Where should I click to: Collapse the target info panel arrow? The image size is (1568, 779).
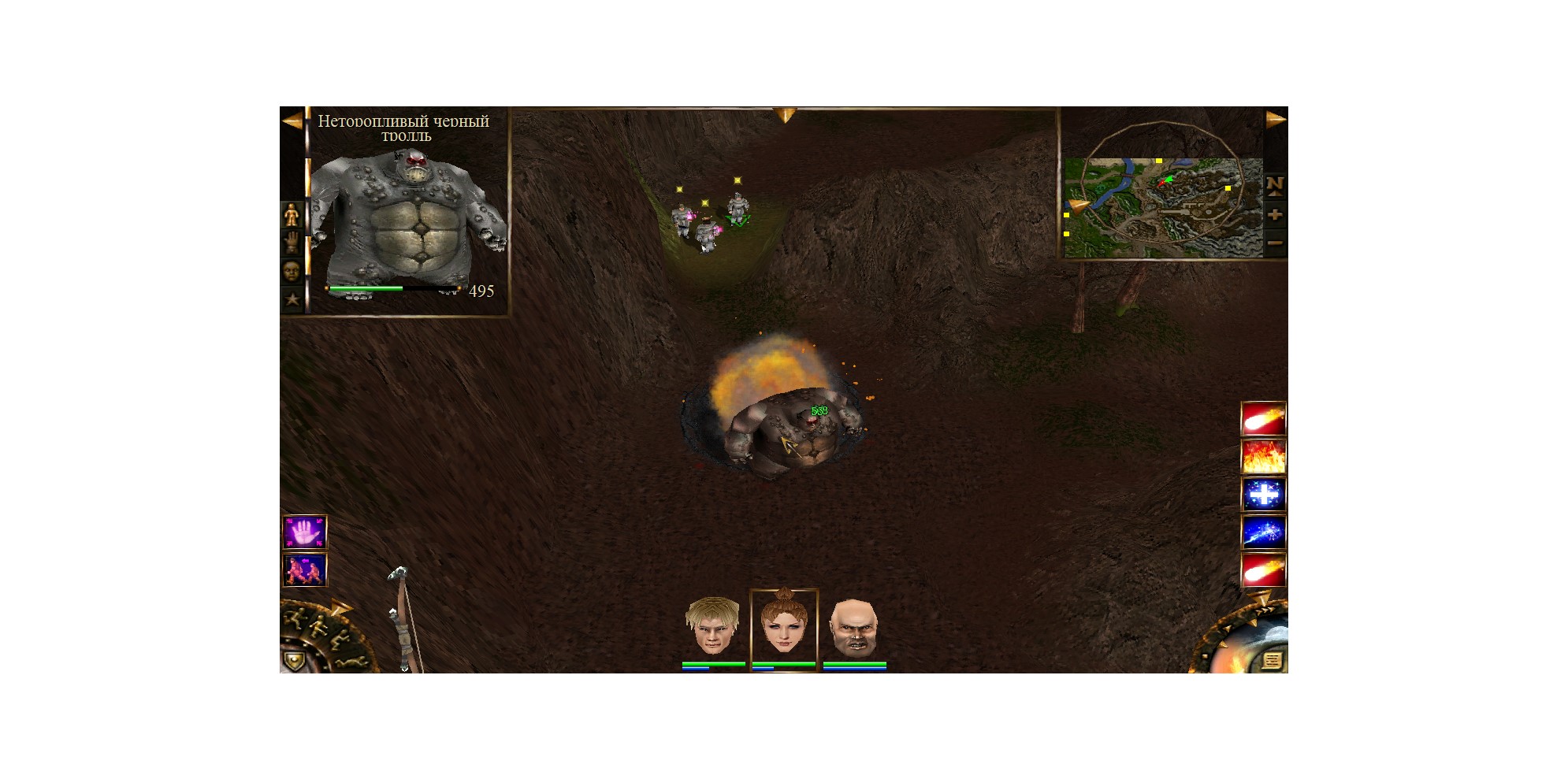click(292, 121)
